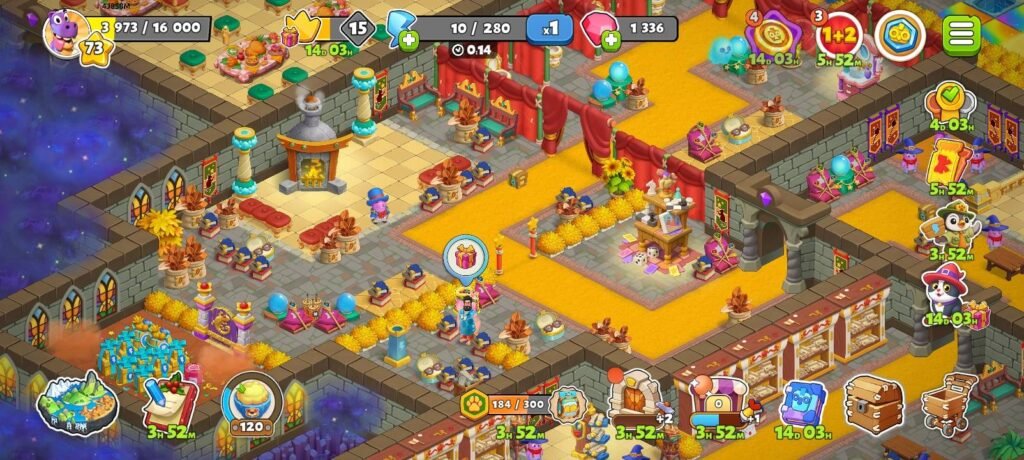This screenshot has height=460, width=1024.
Task: Add more energy with the plus button
Action: (408, 41)
